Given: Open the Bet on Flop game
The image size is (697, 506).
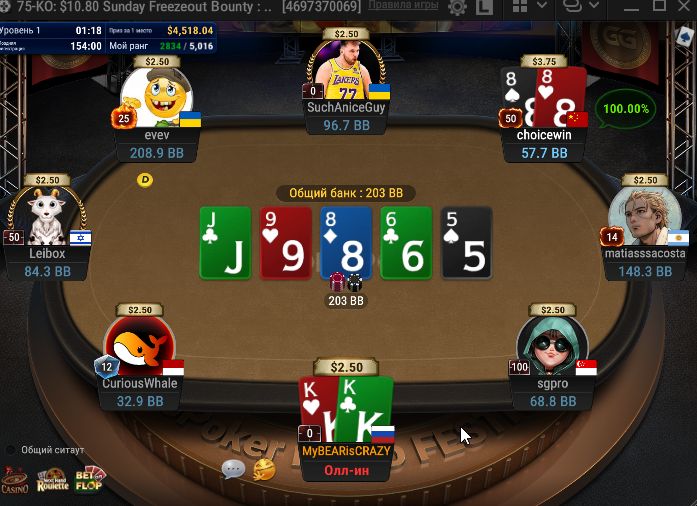Looking at the screenshot, I should click(x=91, y=481).
